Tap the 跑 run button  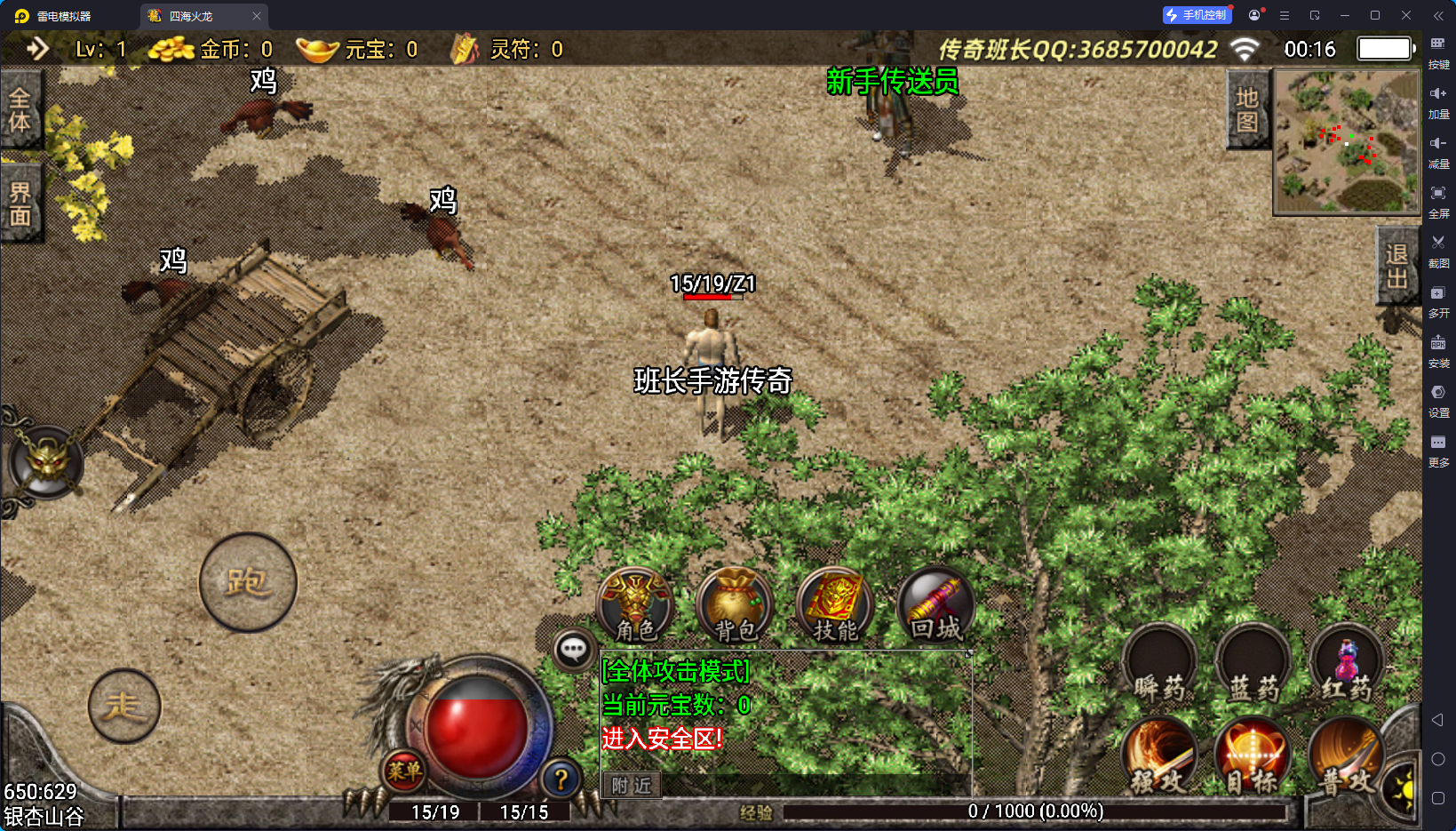coord(248,582)
